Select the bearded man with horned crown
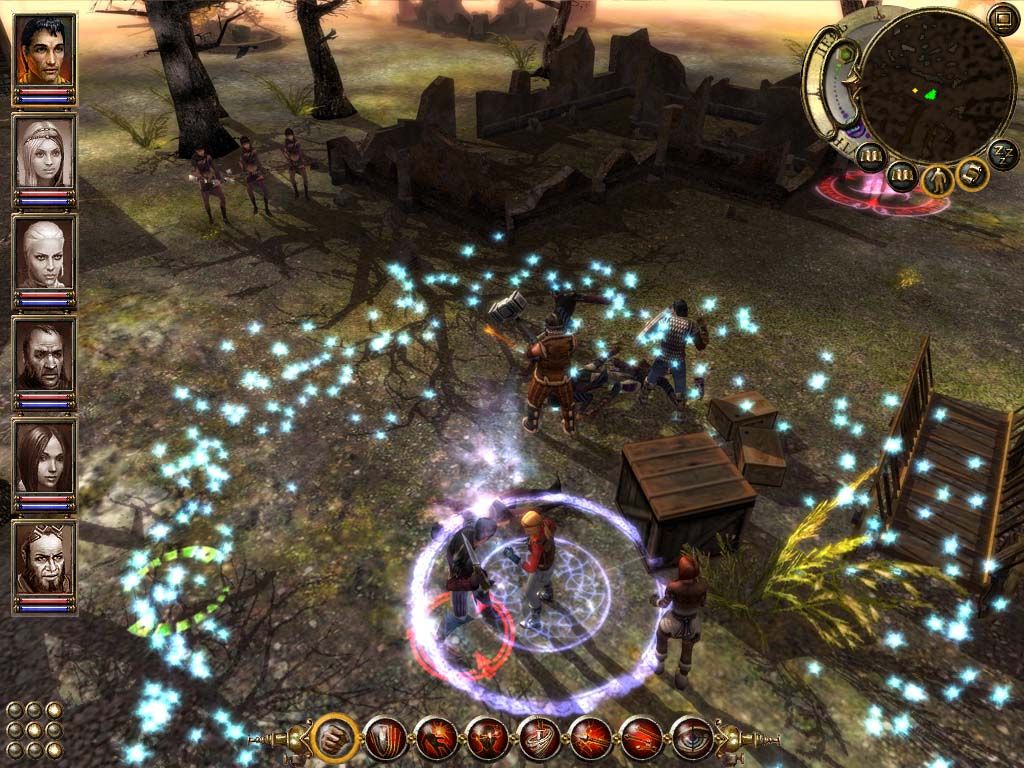 tap(44, 558)
